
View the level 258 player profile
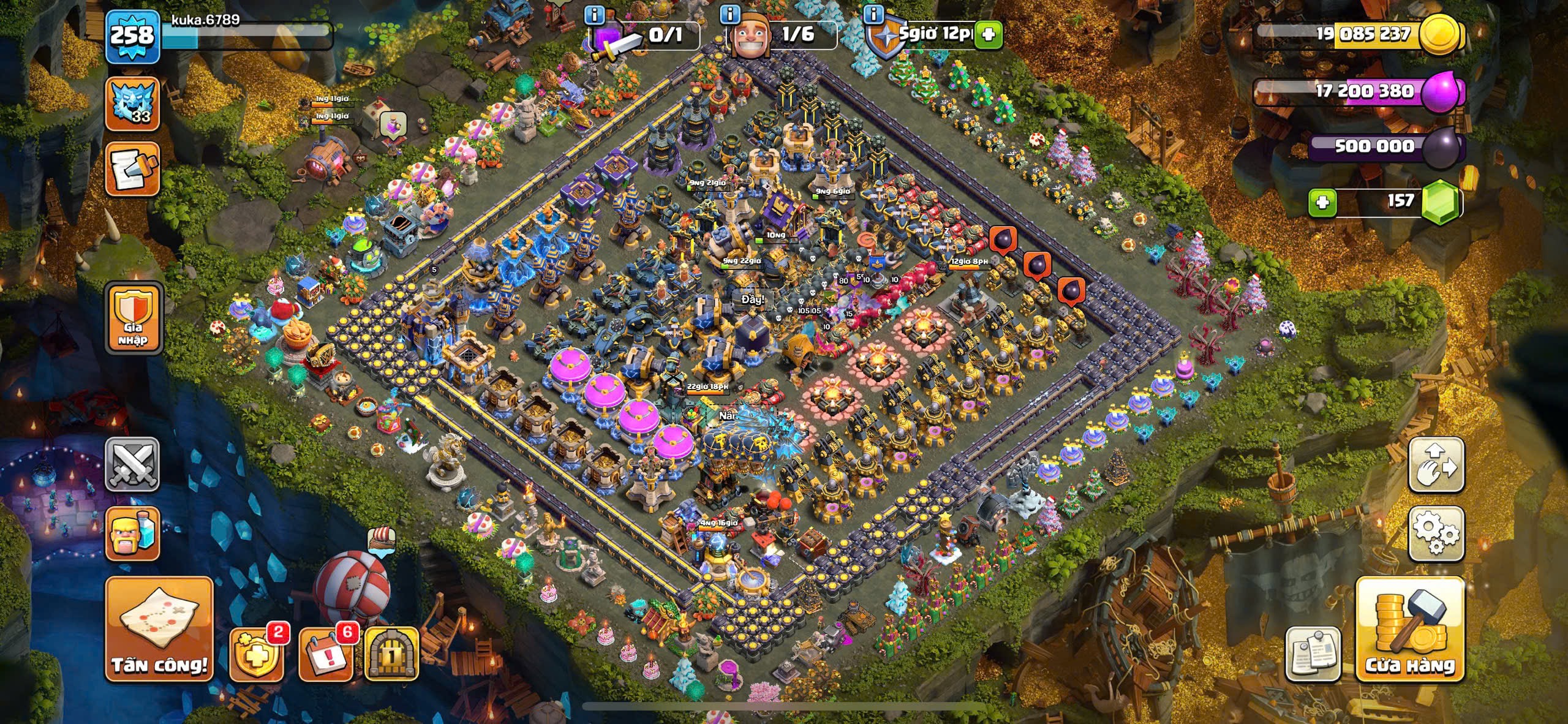point(132,37)
